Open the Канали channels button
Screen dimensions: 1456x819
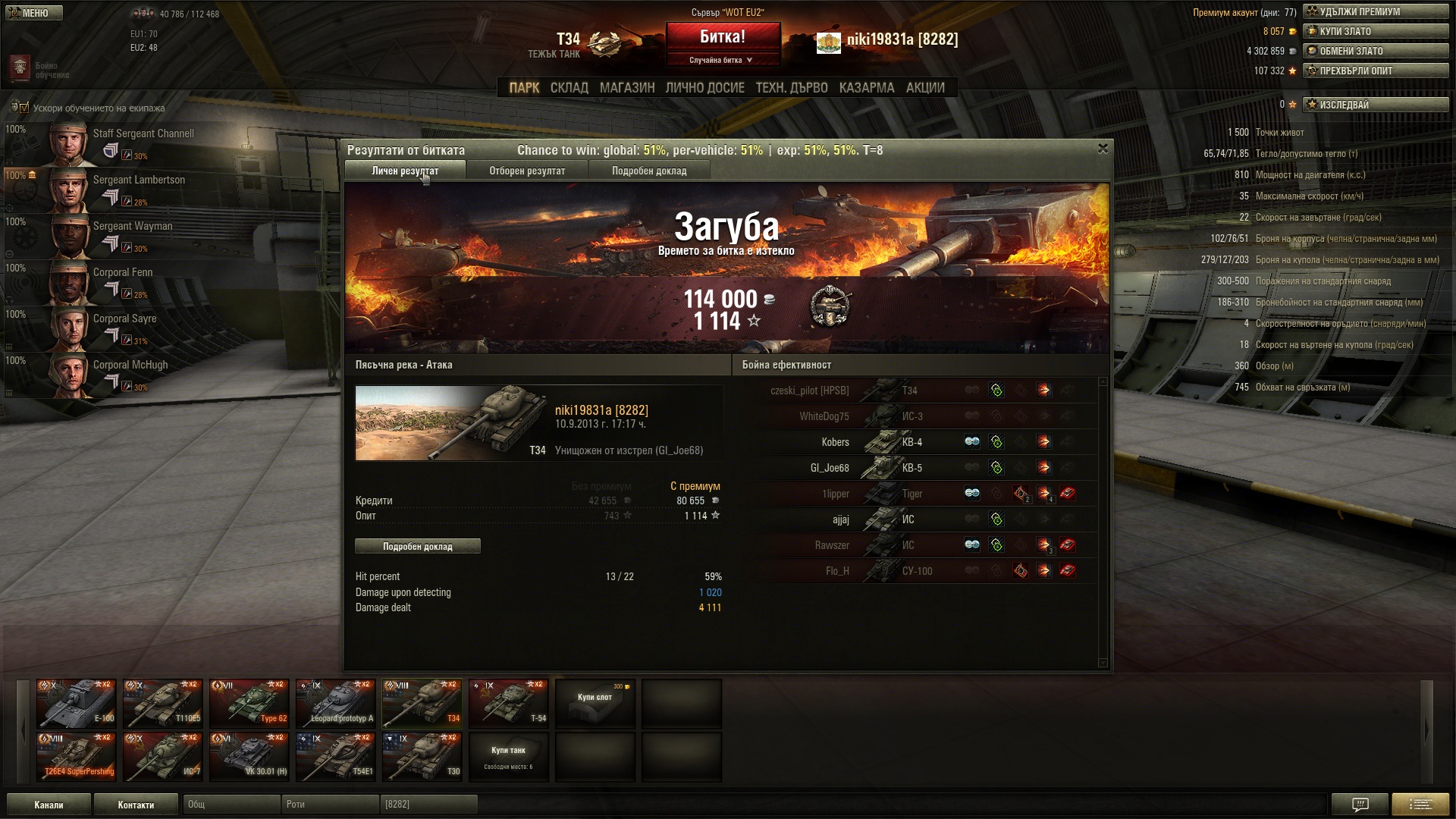49,805
